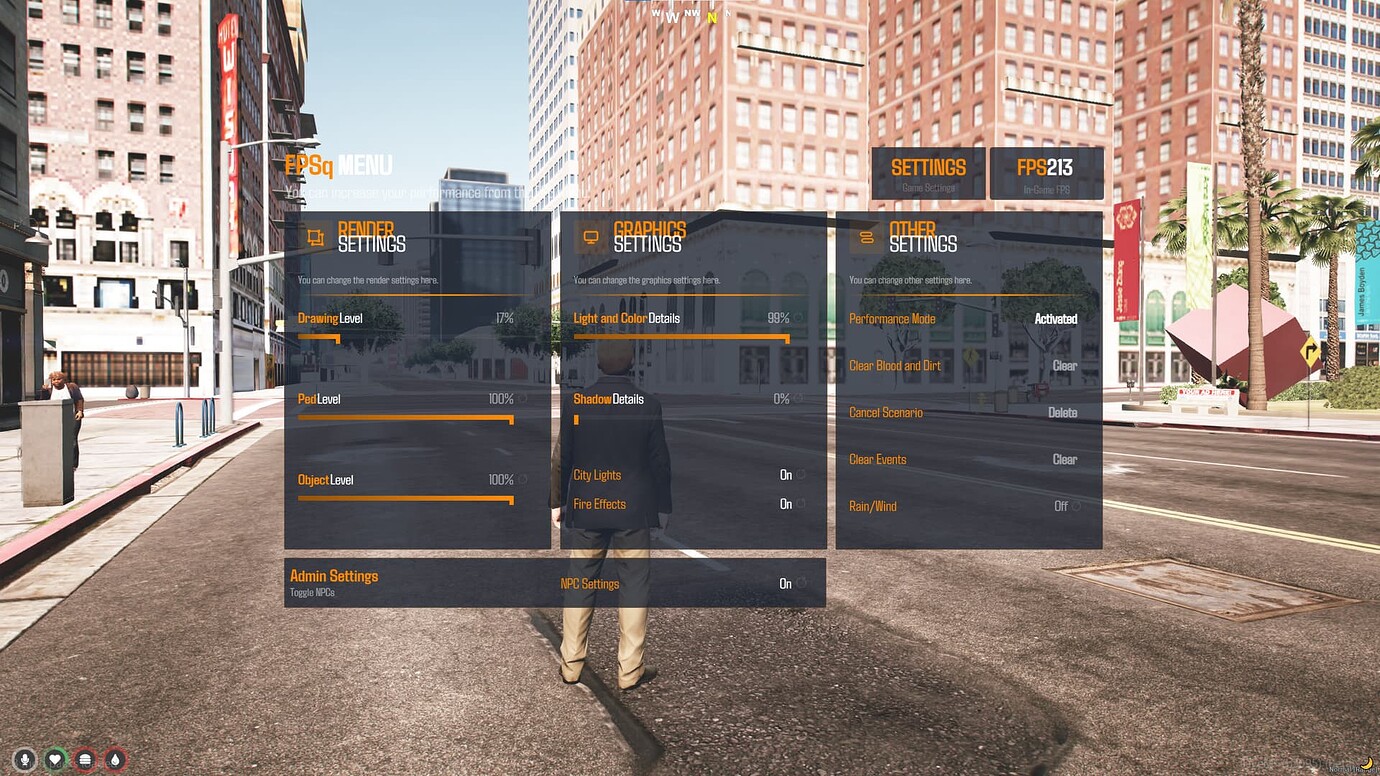This screenshot has height=776, width=1380.
Task: Click the microphone icon in the HUD
Action: tap(23, 758)
